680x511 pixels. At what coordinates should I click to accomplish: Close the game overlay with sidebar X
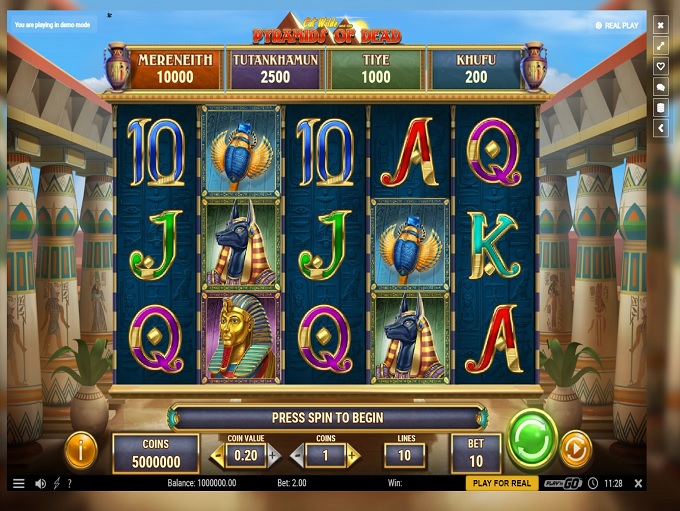coord(660,24)
